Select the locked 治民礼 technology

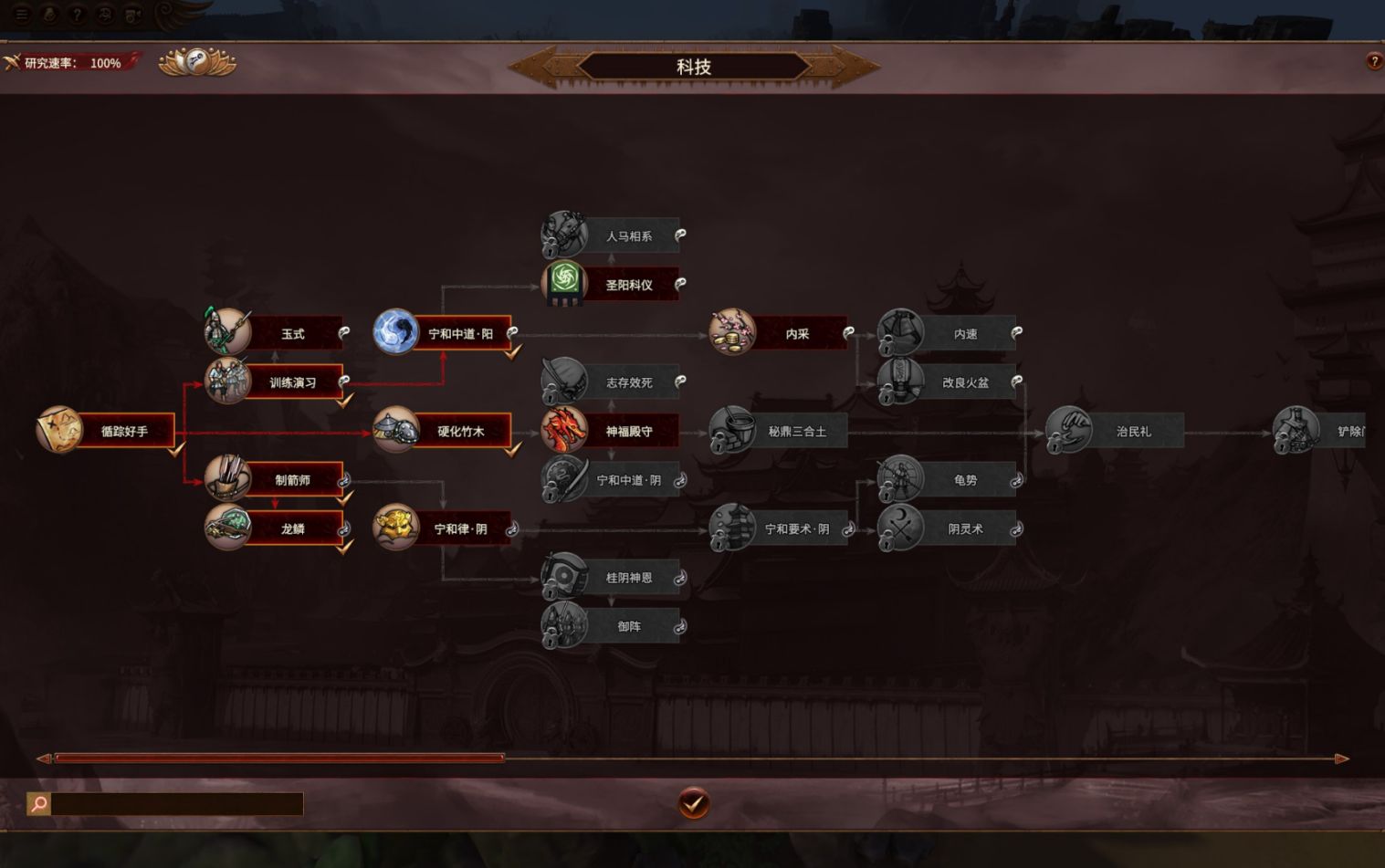click(1132, 431)
